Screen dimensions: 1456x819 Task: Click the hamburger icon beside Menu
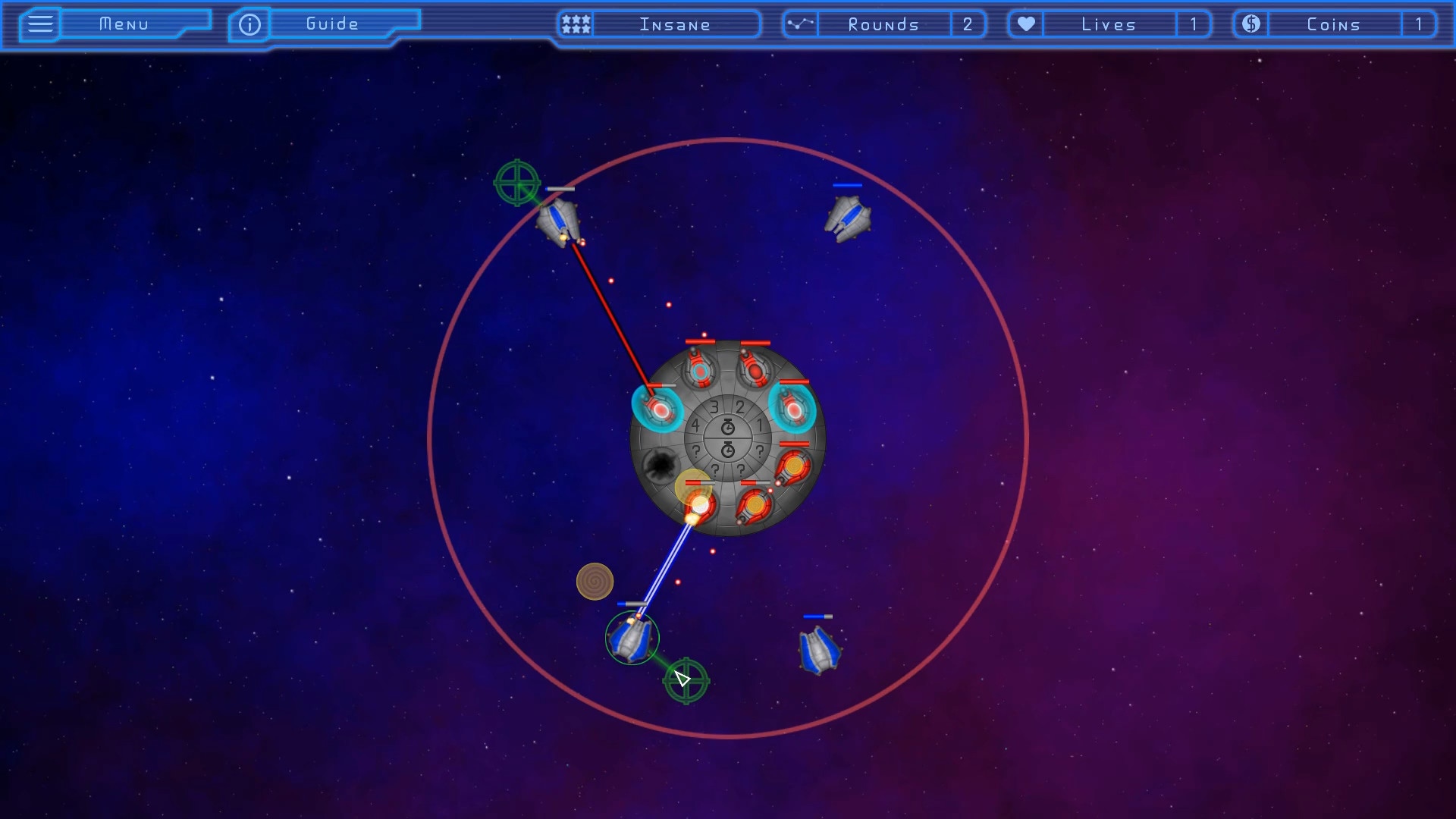click(x=39, y=24)
